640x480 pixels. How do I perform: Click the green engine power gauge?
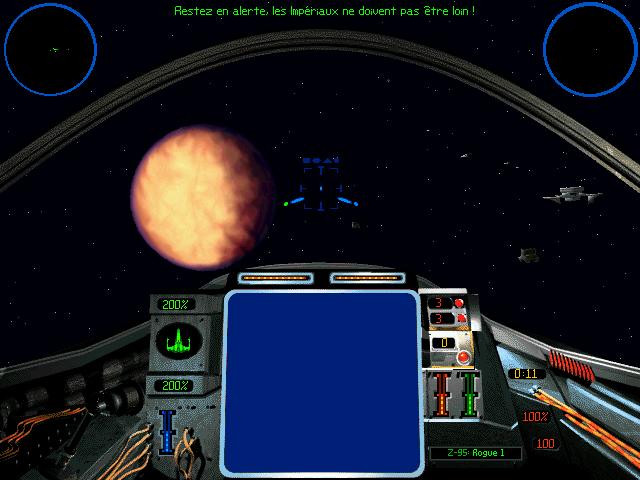tap(467, 393)
